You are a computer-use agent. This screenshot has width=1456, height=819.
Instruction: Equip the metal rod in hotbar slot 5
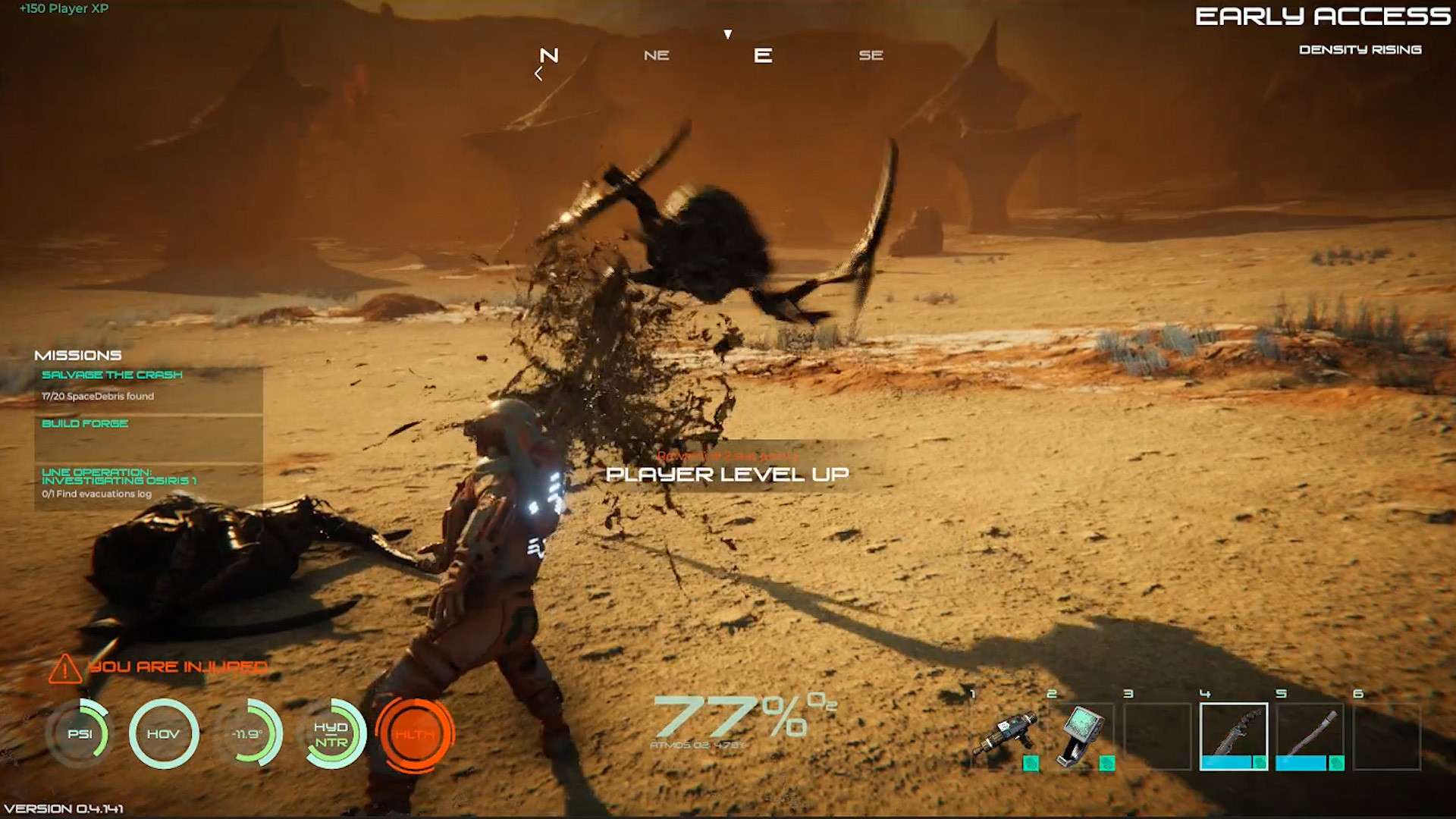1310,736
